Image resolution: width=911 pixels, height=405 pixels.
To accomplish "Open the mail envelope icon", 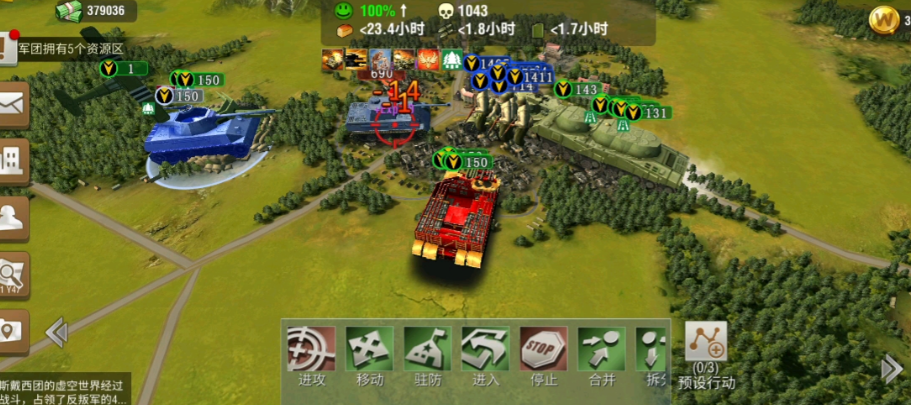I will coord(13,102).
